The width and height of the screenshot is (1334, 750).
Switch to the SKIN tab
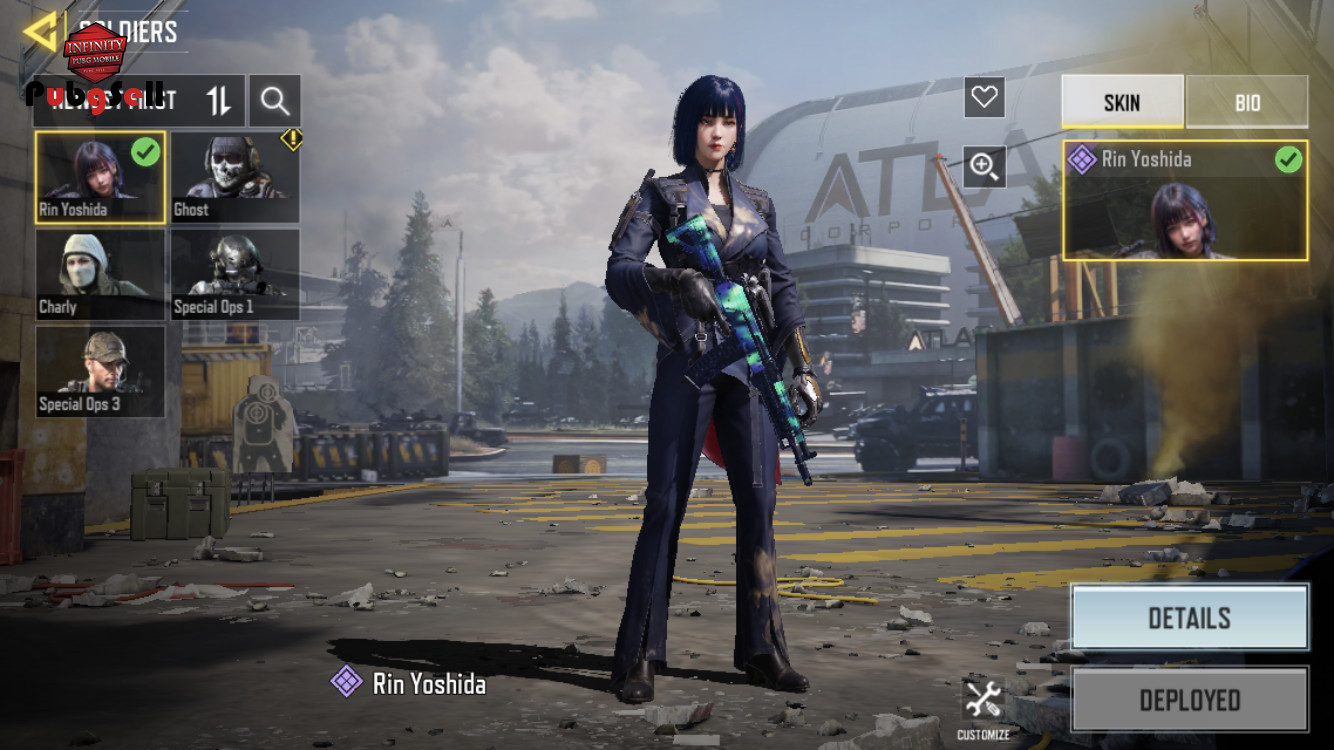pyautogui.click(x=1122, y=102)
